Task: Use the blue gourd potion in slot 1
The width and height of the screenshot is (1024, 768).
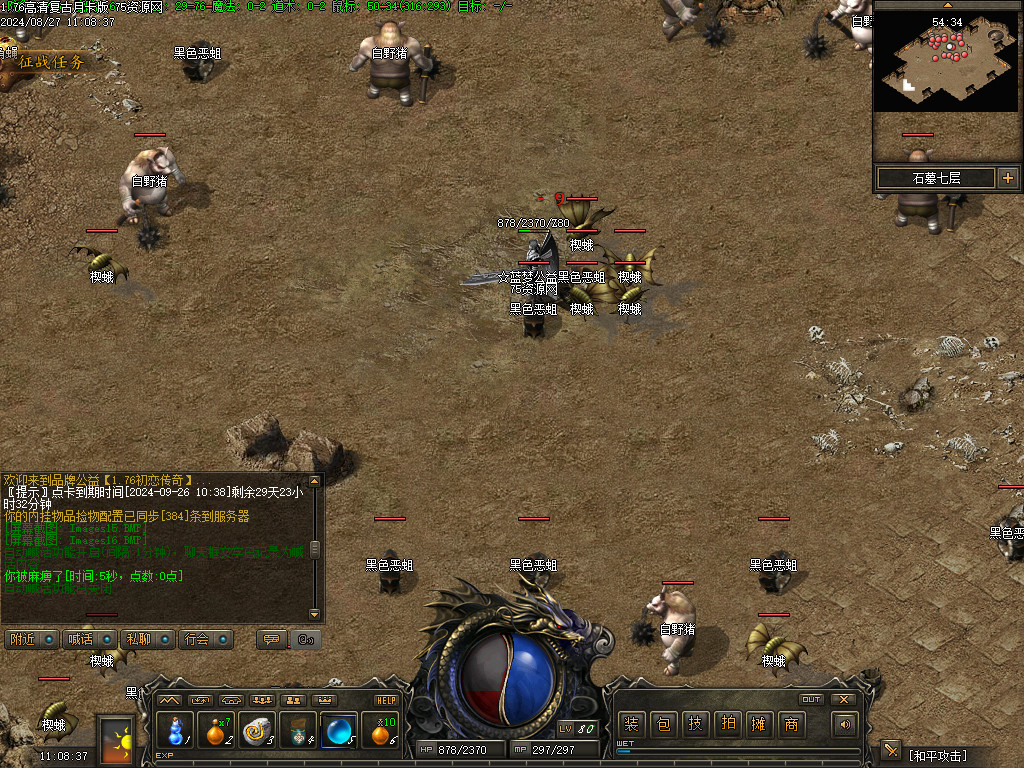Action: coord(176,730)
